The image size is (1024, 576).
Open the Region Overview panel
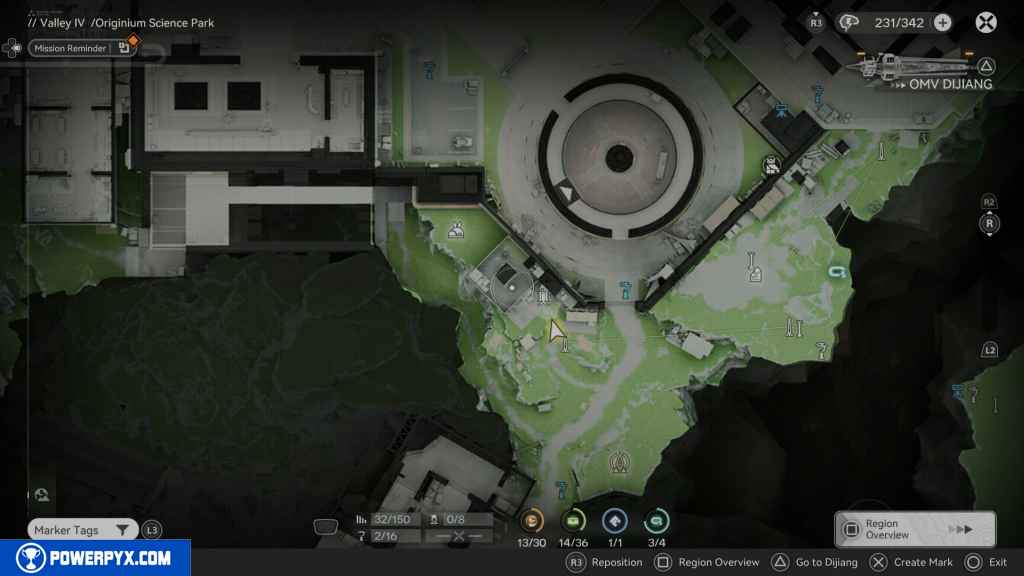tap(915, 529)
